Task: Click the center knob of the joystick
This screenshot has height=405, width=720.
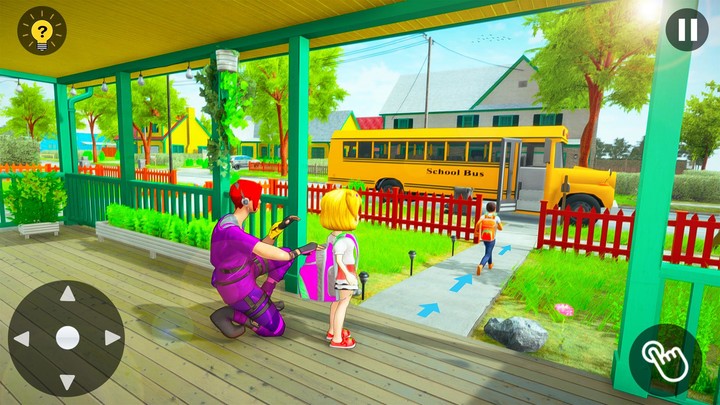Action: (67, 338)
